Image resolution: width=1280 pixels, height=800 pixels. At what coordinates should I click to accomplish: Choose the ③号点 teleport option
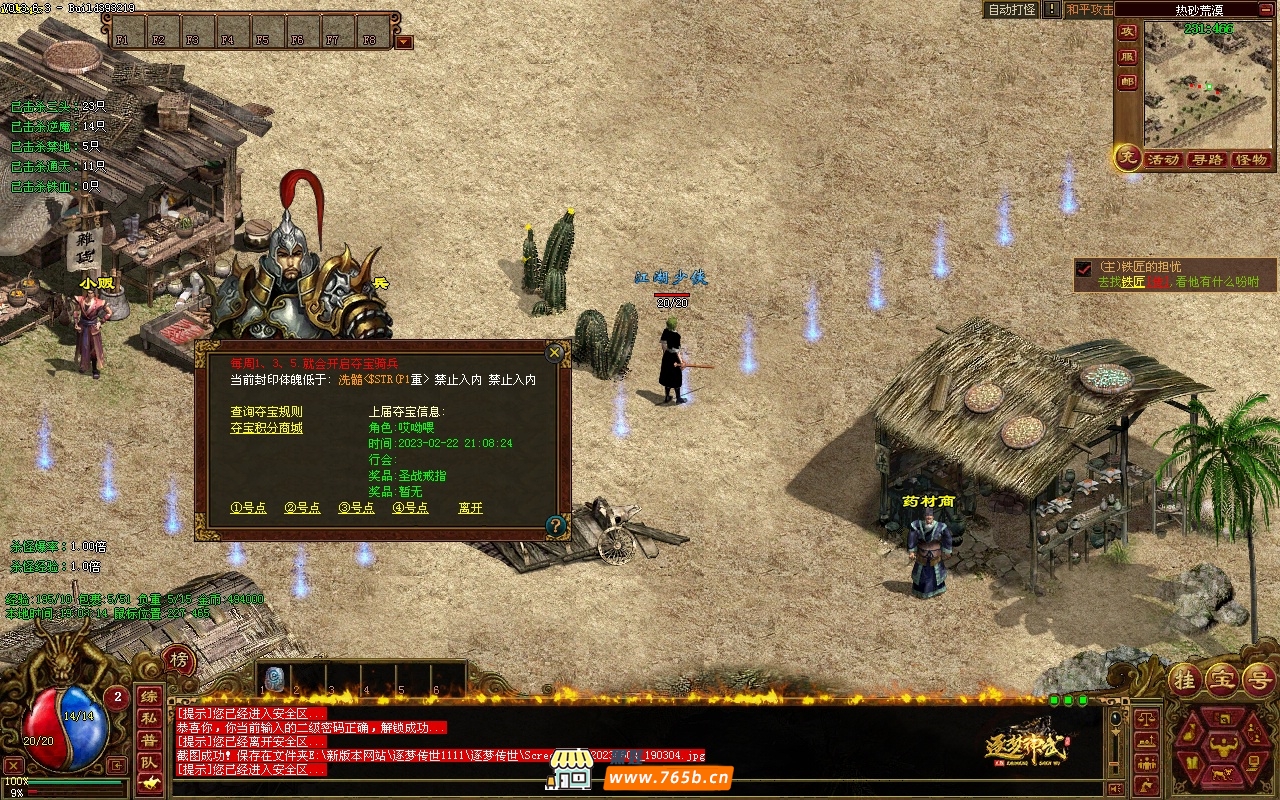coord(356,508)
